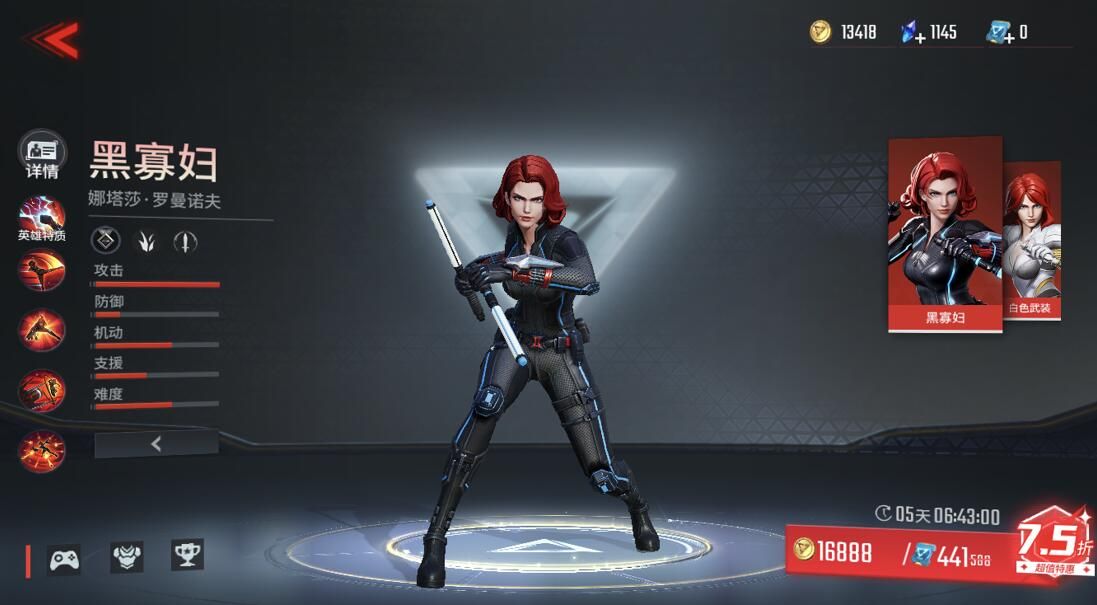The width and height of the screenshot is (1097, 605).
Task: Choose the 白色武装 skin card
Action: 1033,240
